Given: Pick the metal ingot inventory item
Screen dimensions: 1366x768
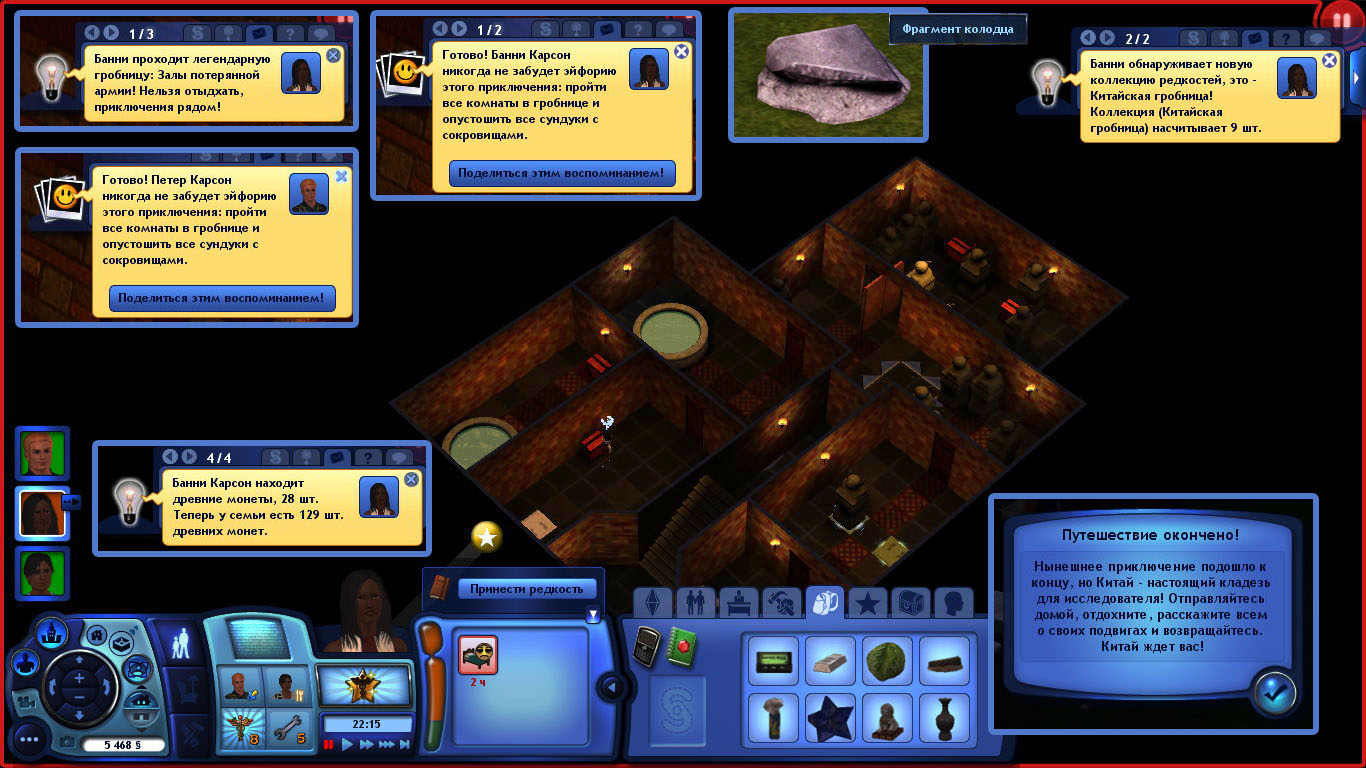Looking at the screenshot, I should (x=830, y=662).
